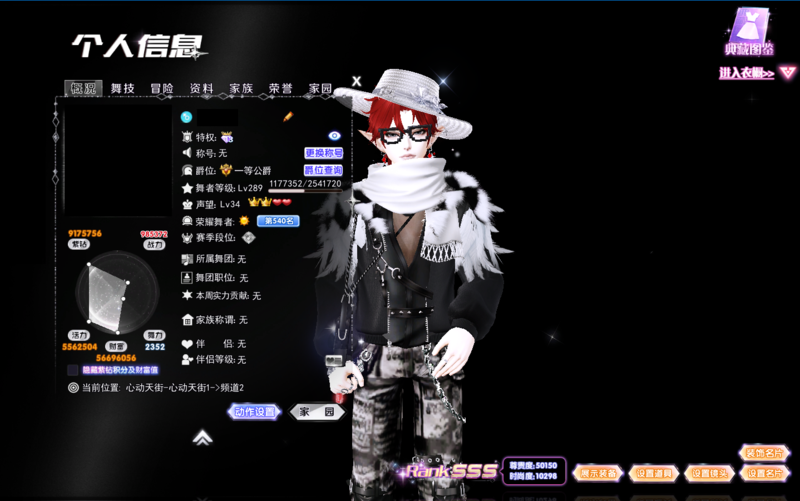Click the 展示装备 button

(x=601, y=473)
